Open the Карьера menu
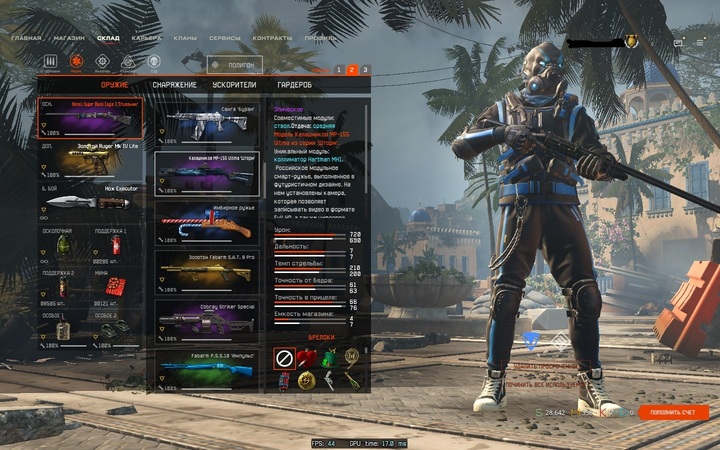 coord(145,38)
